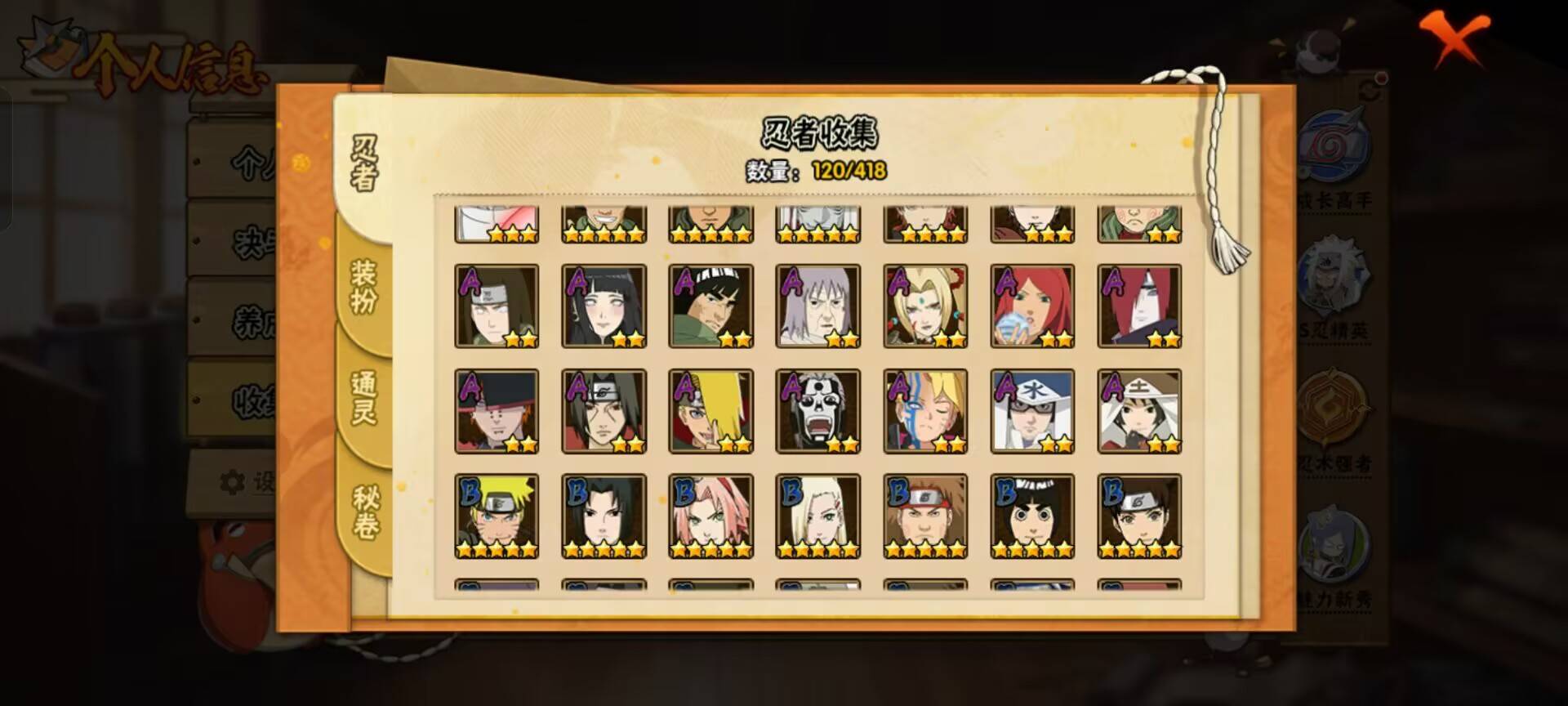Select Tsunade's A-rank portrait
Viewport: 1568px width, 706px height.
click(x=924, y=306)
